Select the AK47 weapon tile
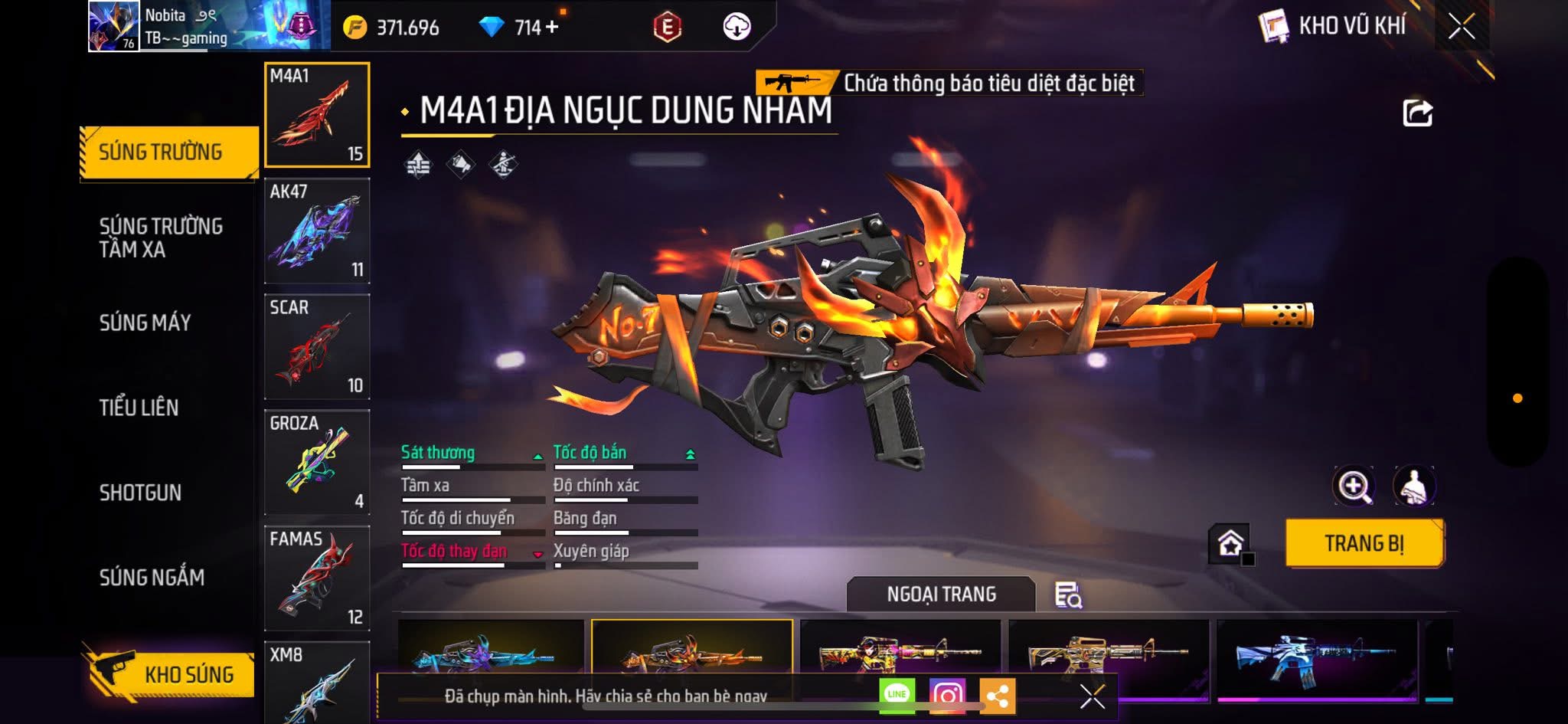 [317, 231]
